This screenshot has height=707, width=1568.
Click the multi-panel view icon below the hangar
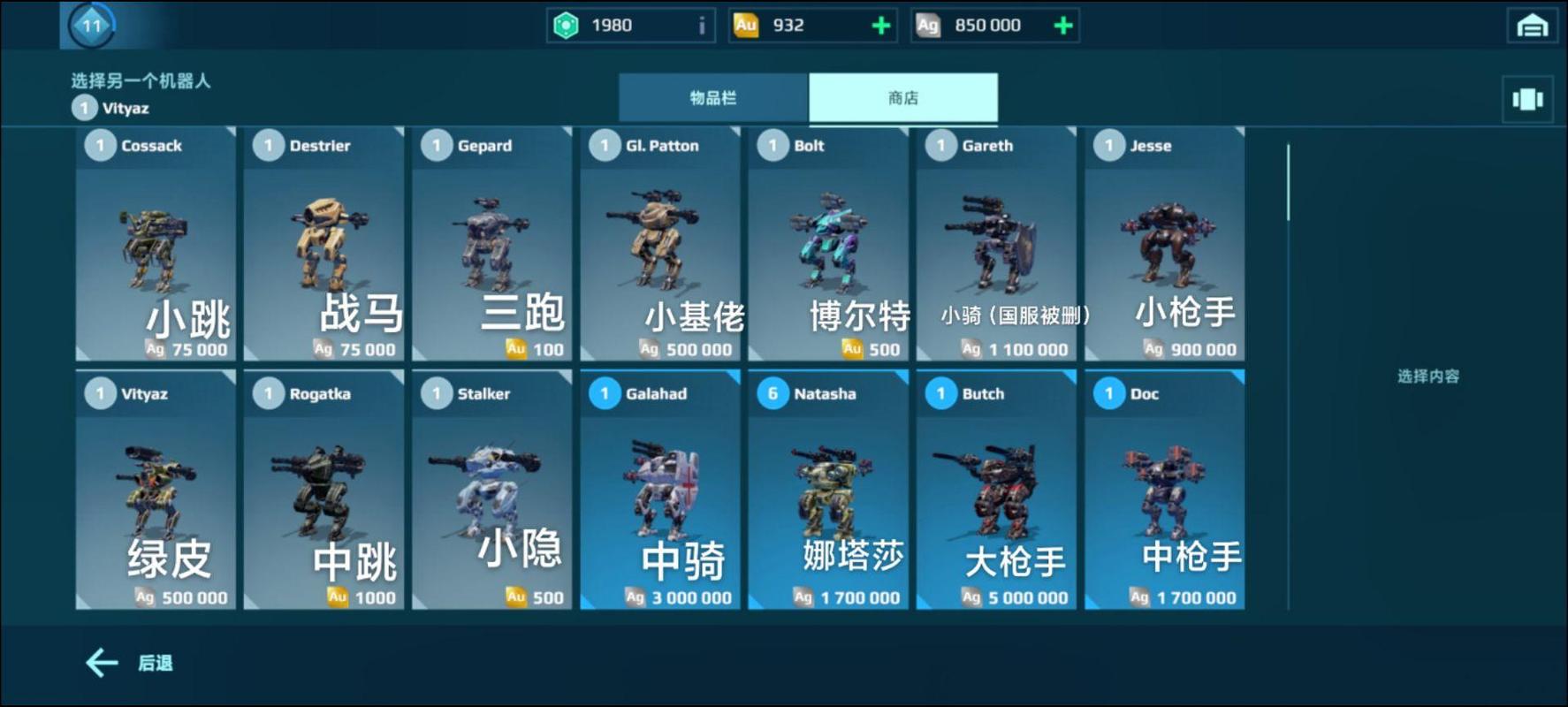tap(1528, 98)
